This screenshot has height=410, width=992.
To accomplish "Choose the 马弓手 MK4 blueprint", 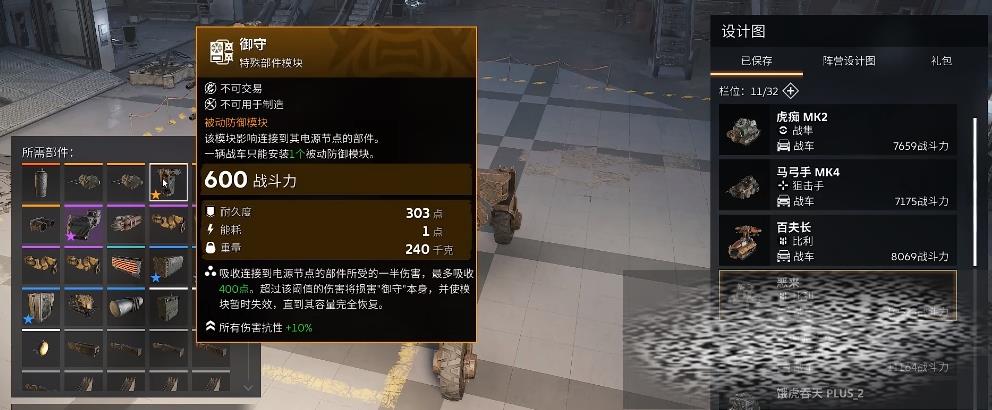I will tap(838, 186).
